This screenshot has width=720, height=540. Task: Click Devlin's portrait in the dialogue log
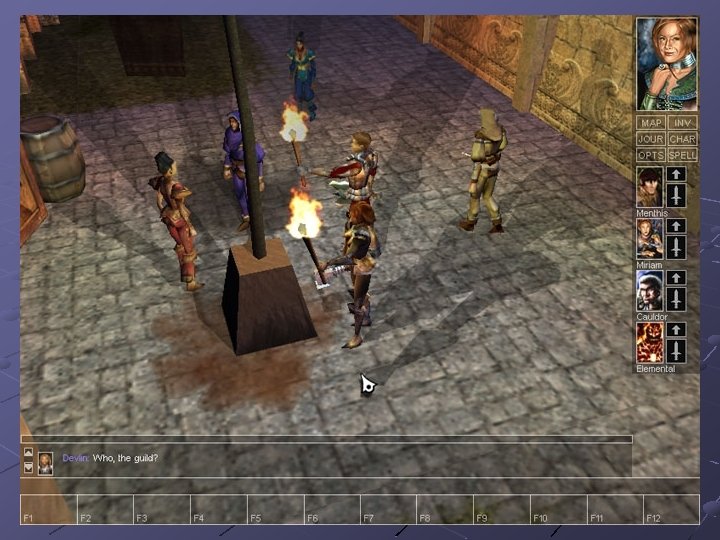point(45,460)
